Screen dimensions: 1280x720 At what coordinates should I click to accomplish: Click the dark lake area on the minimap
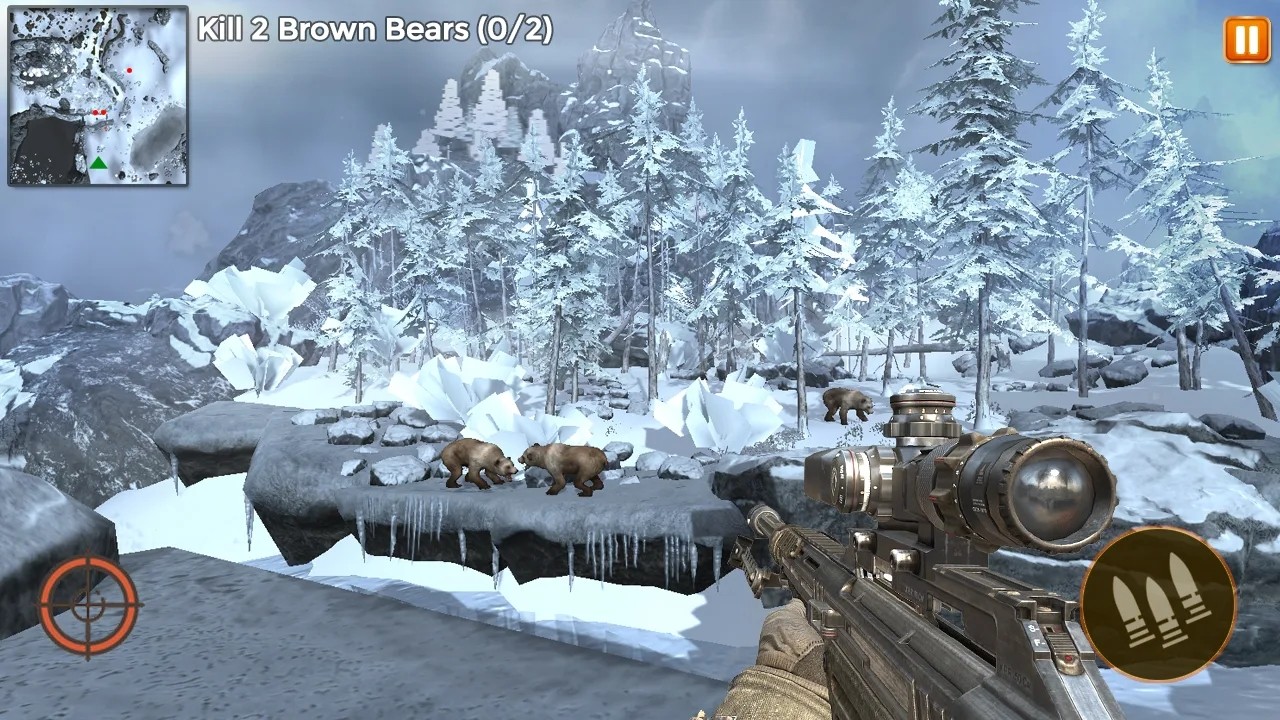(47, 148)
